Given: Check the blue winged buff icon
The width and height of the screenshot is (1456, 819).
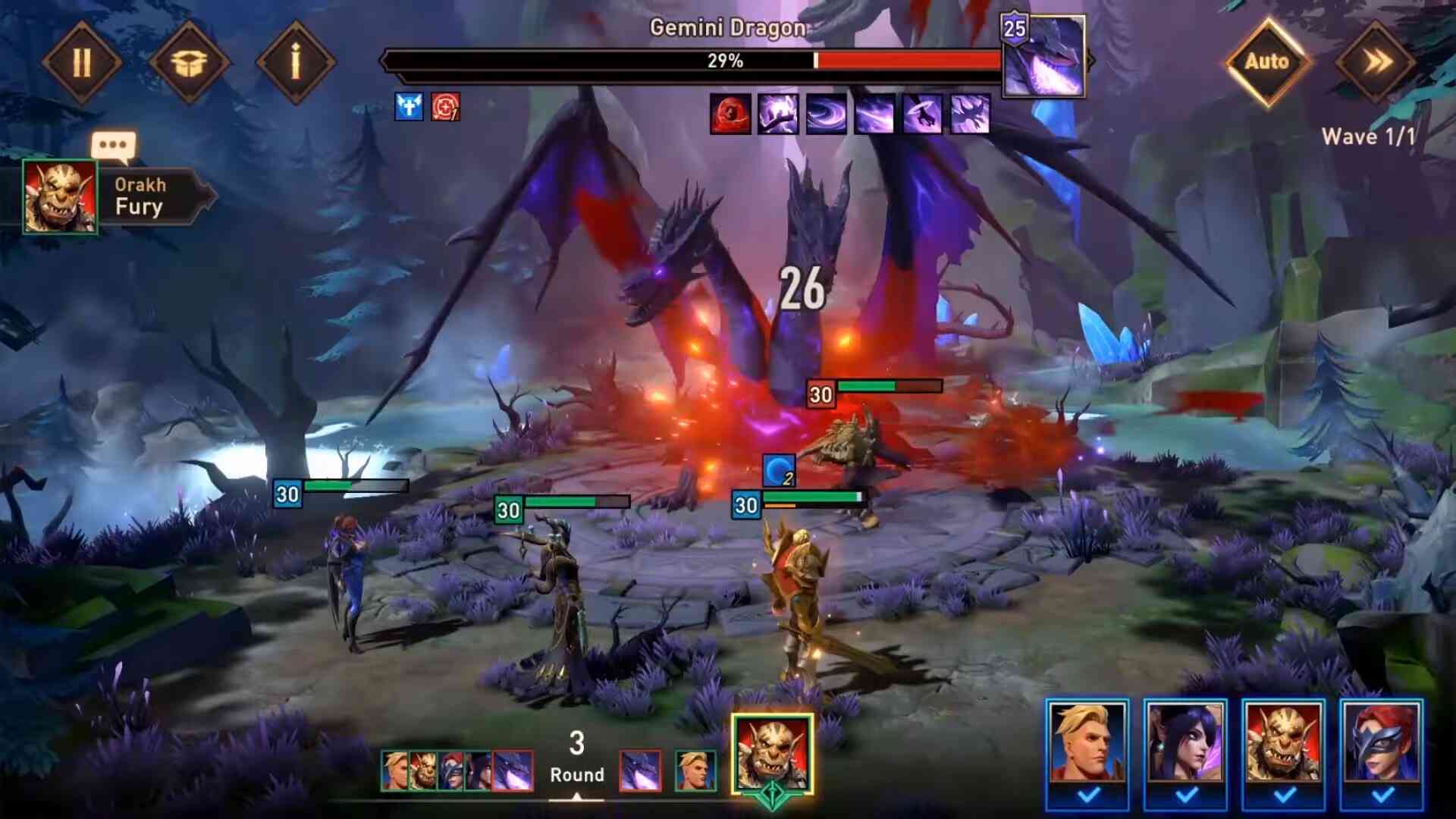Looking at the screenshot, I should pos(409,107).
